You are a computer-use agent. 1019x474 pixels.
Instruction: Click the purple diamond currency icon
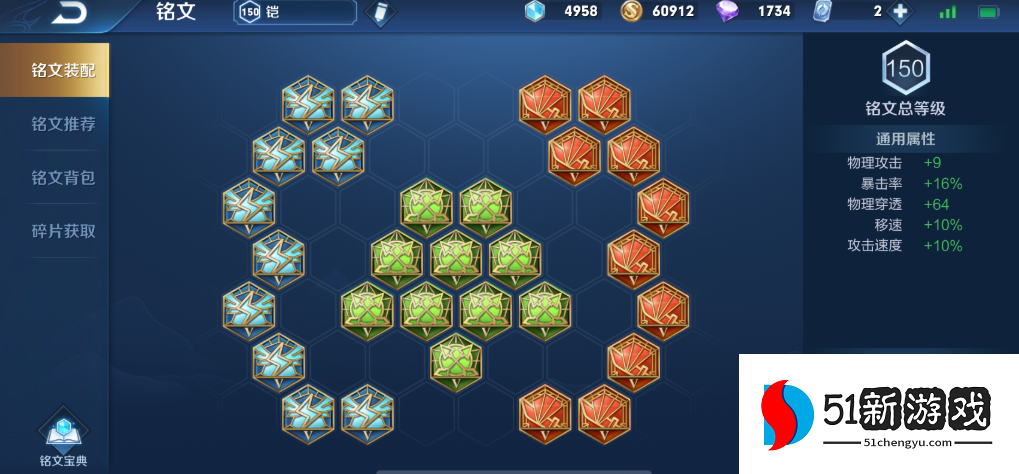728,12
